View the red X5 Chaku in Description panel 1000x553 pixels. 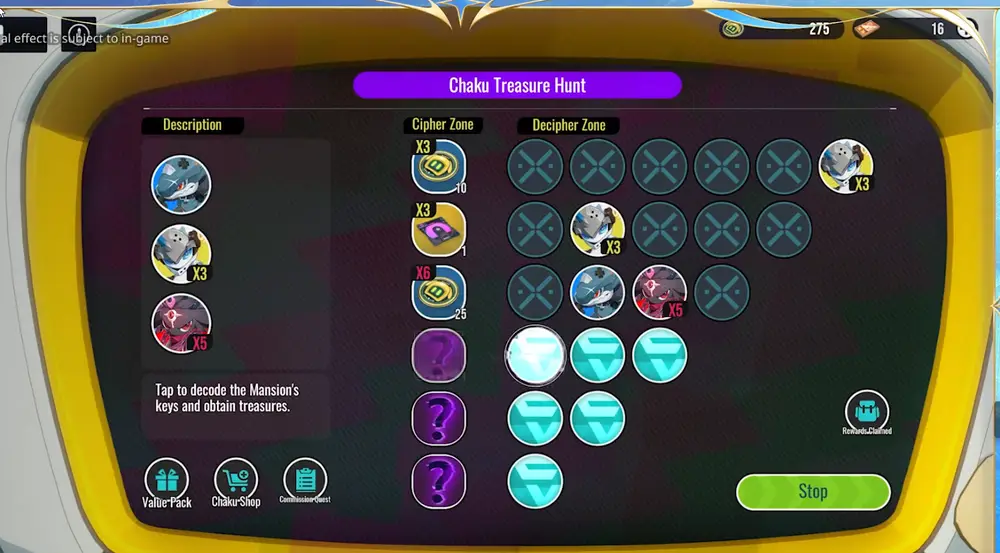pos(181,322)
